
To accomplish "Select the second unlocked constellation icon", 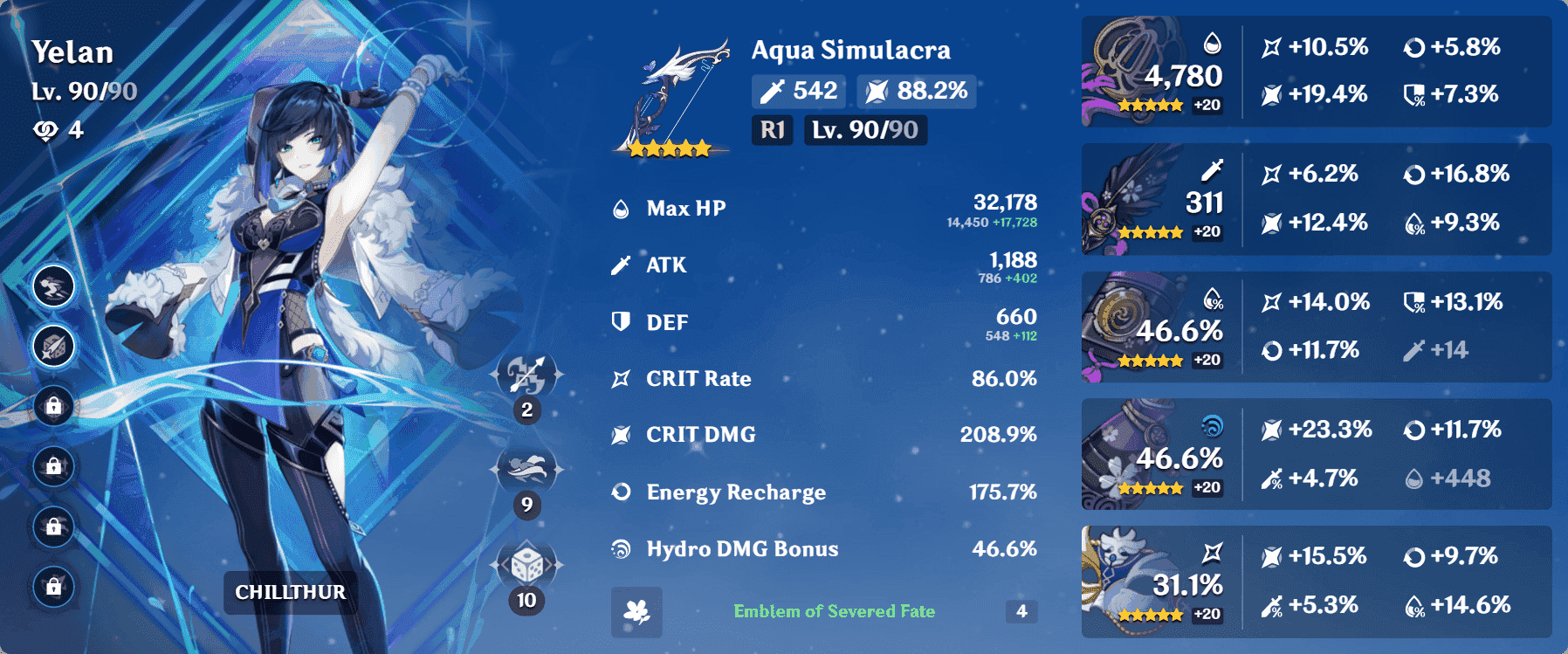I will (x=53, y=347).
